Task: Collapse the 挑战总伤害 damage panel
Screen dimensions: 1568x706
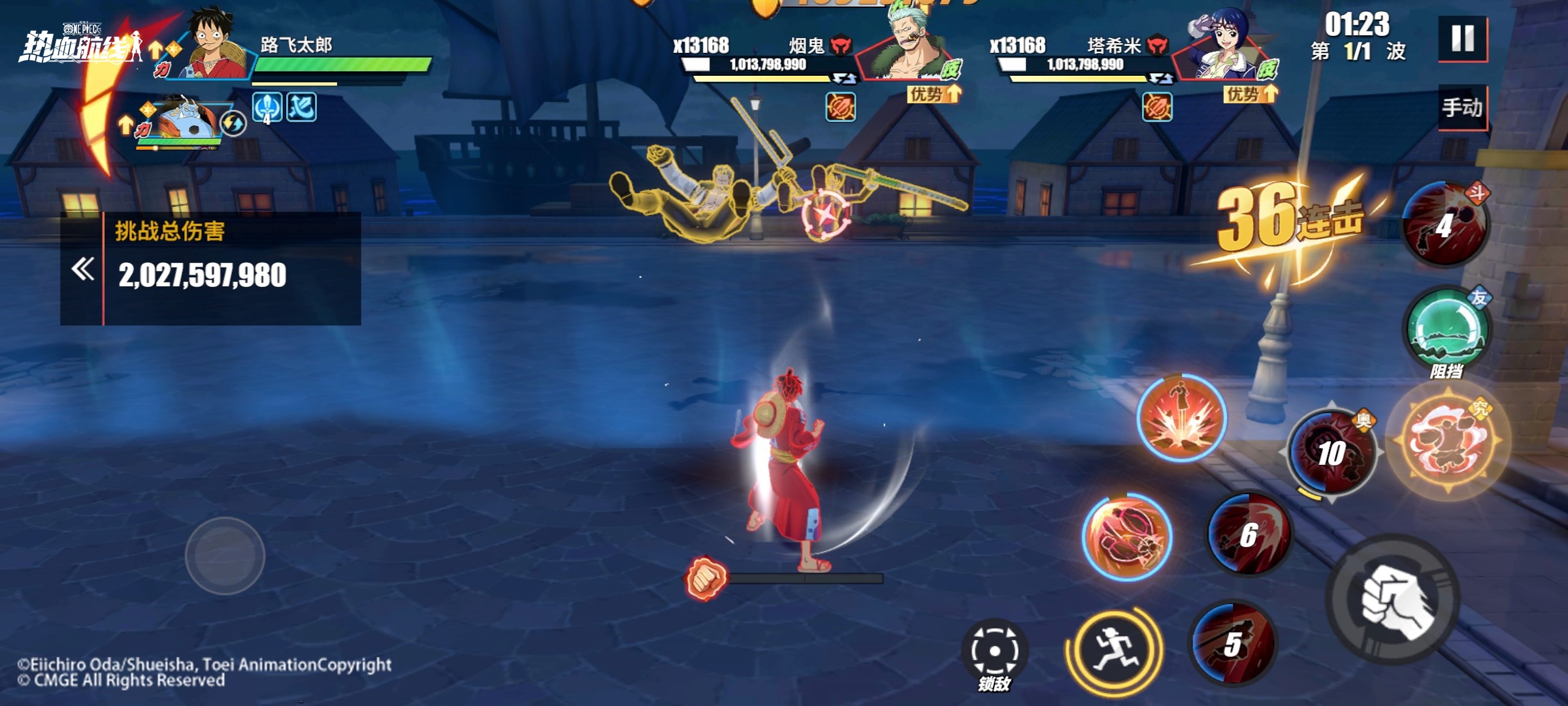Action: [x=82, y=269]
